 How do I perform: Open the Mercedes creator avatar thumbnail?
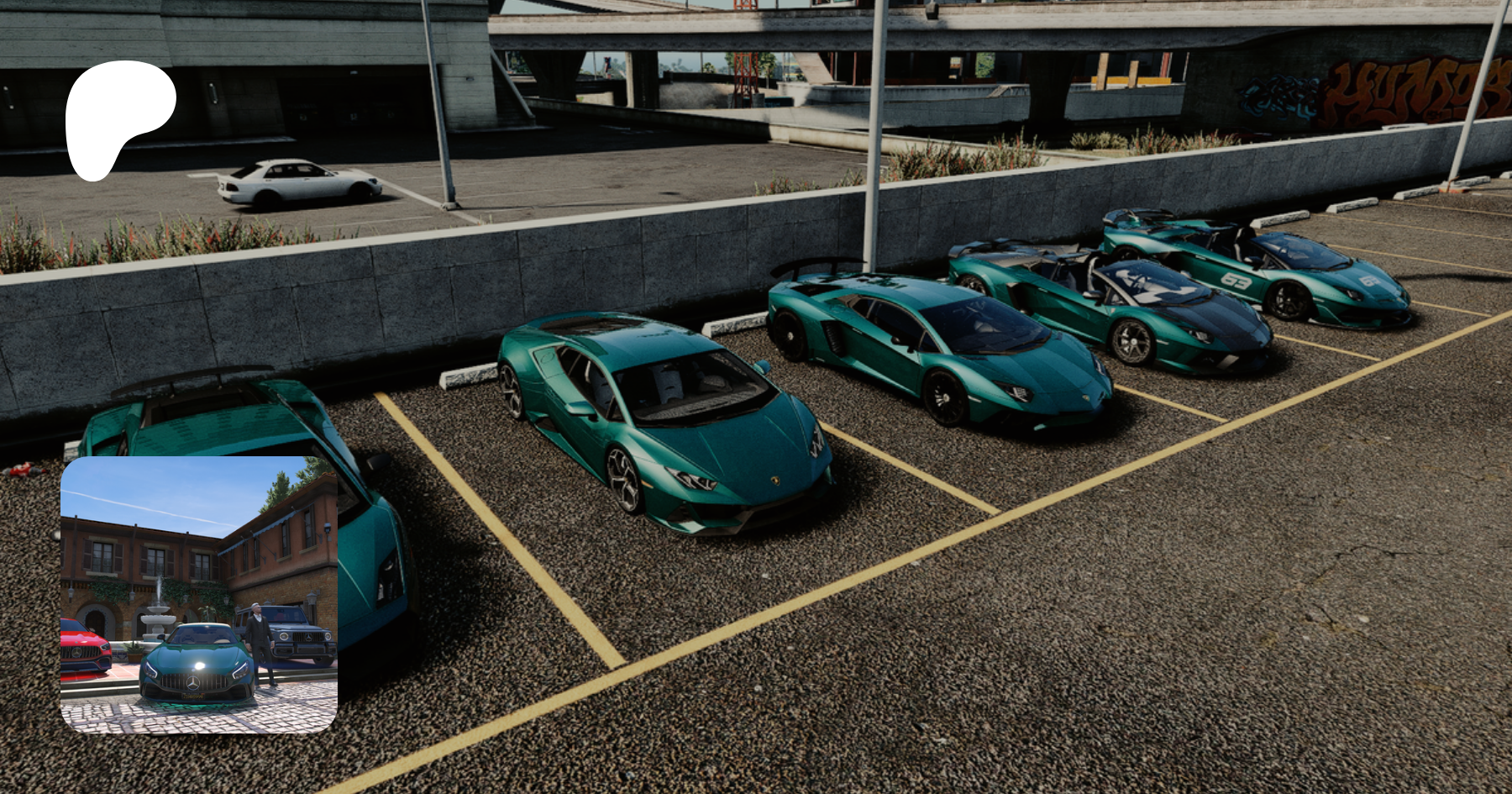(x=199, y=595)
